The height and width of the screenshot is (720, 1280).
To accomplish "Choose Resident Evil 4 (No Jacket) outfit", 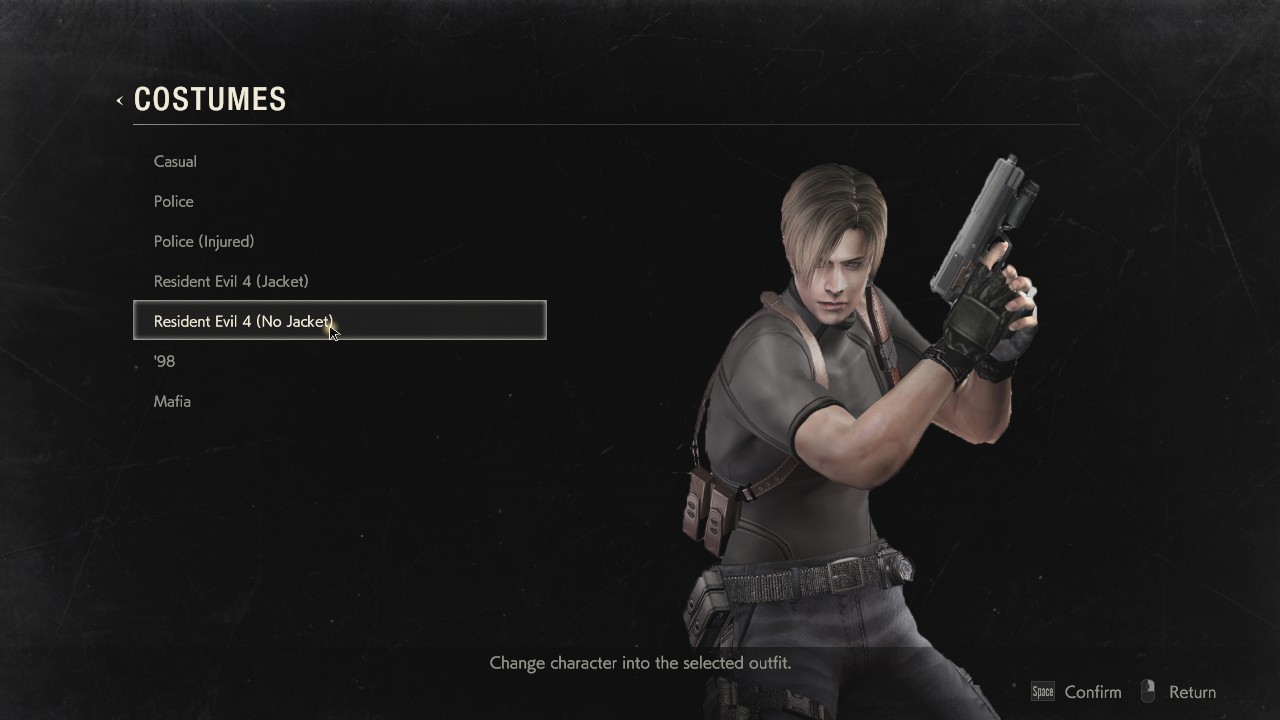I will pos(243,321).
